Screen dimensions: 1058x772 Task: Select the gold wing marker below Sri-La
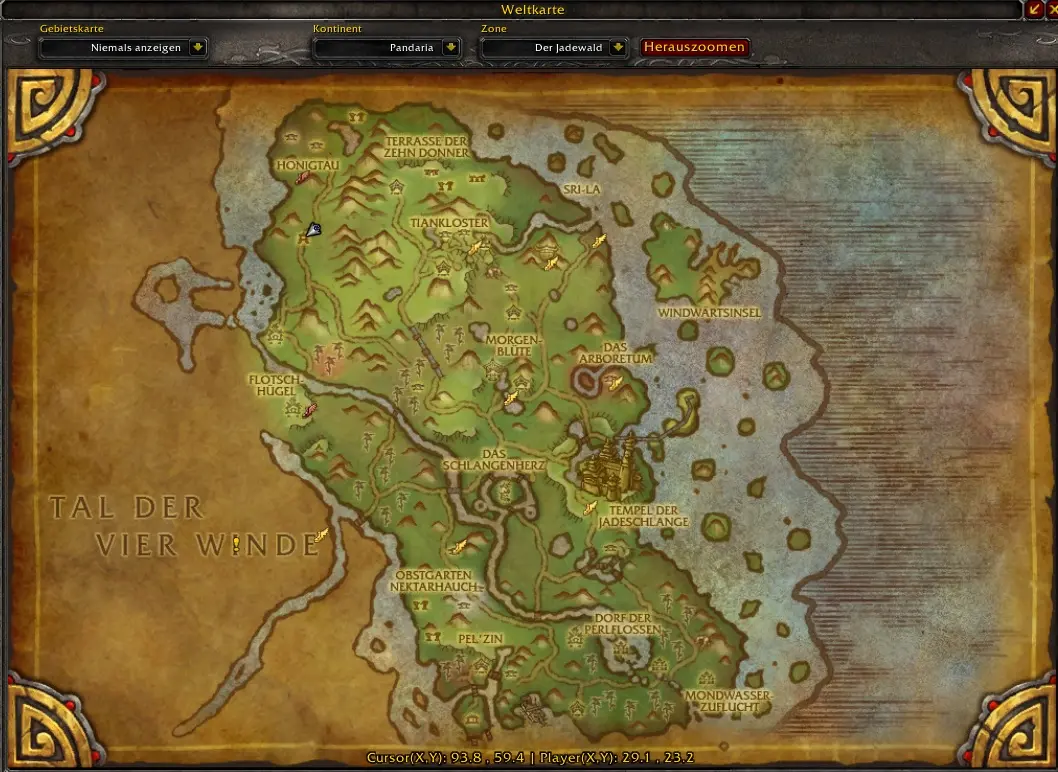coord(599,239)
